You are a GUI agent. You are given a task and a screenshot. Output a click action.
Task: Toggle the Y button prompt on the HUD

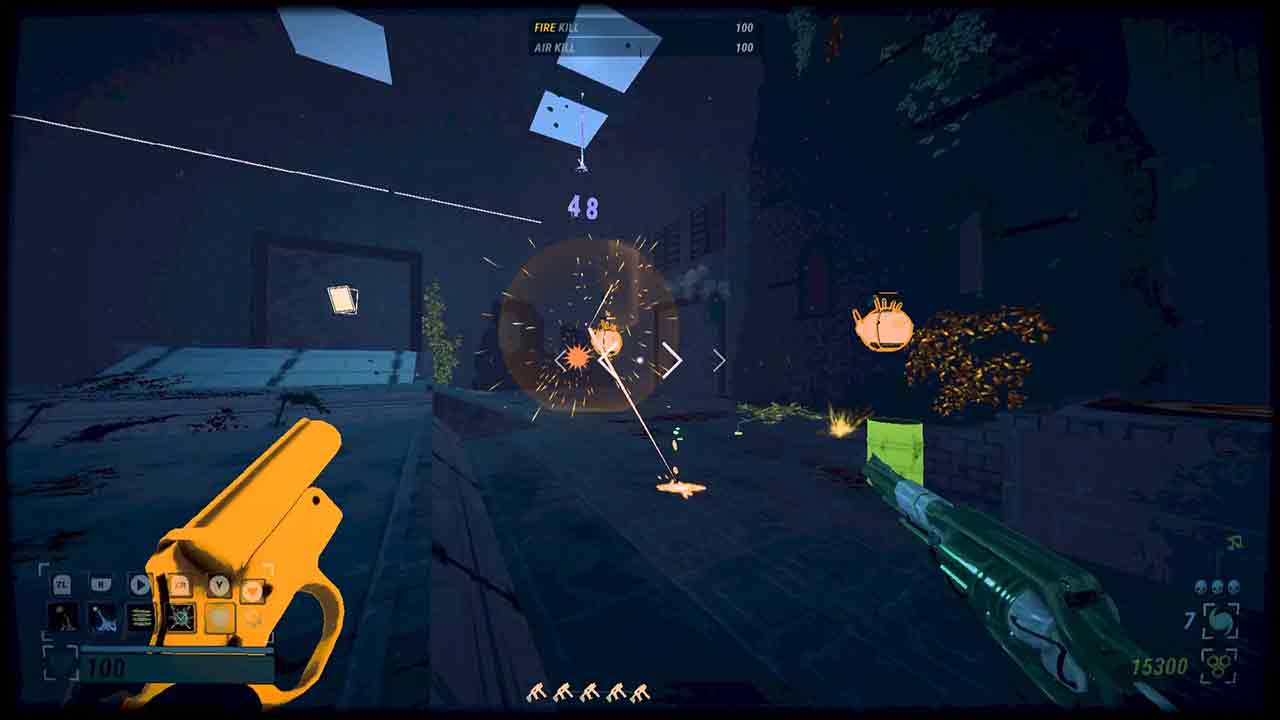pos(220,585)
